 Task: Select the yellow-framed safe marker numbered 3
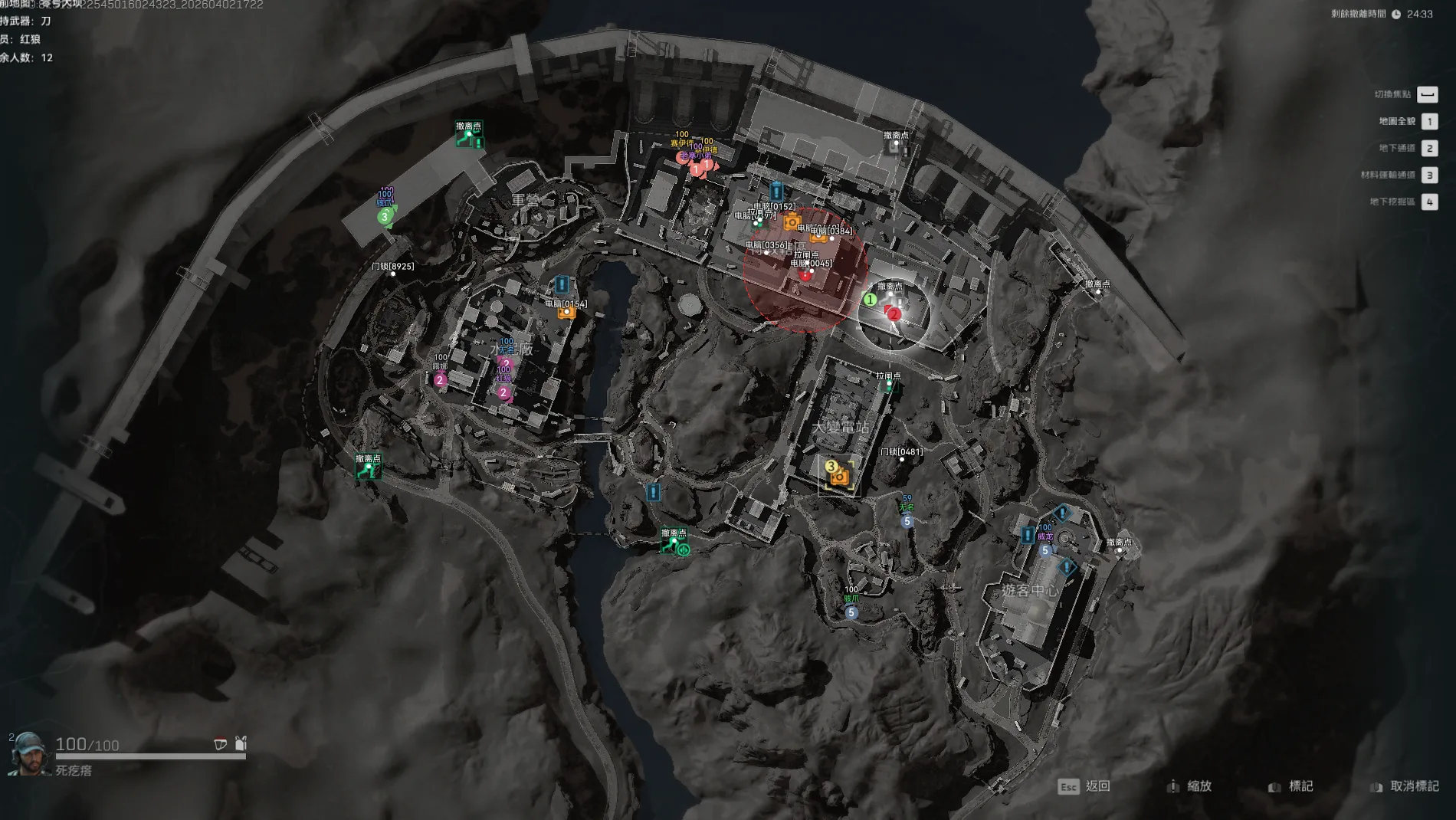(x=839, y=475)
